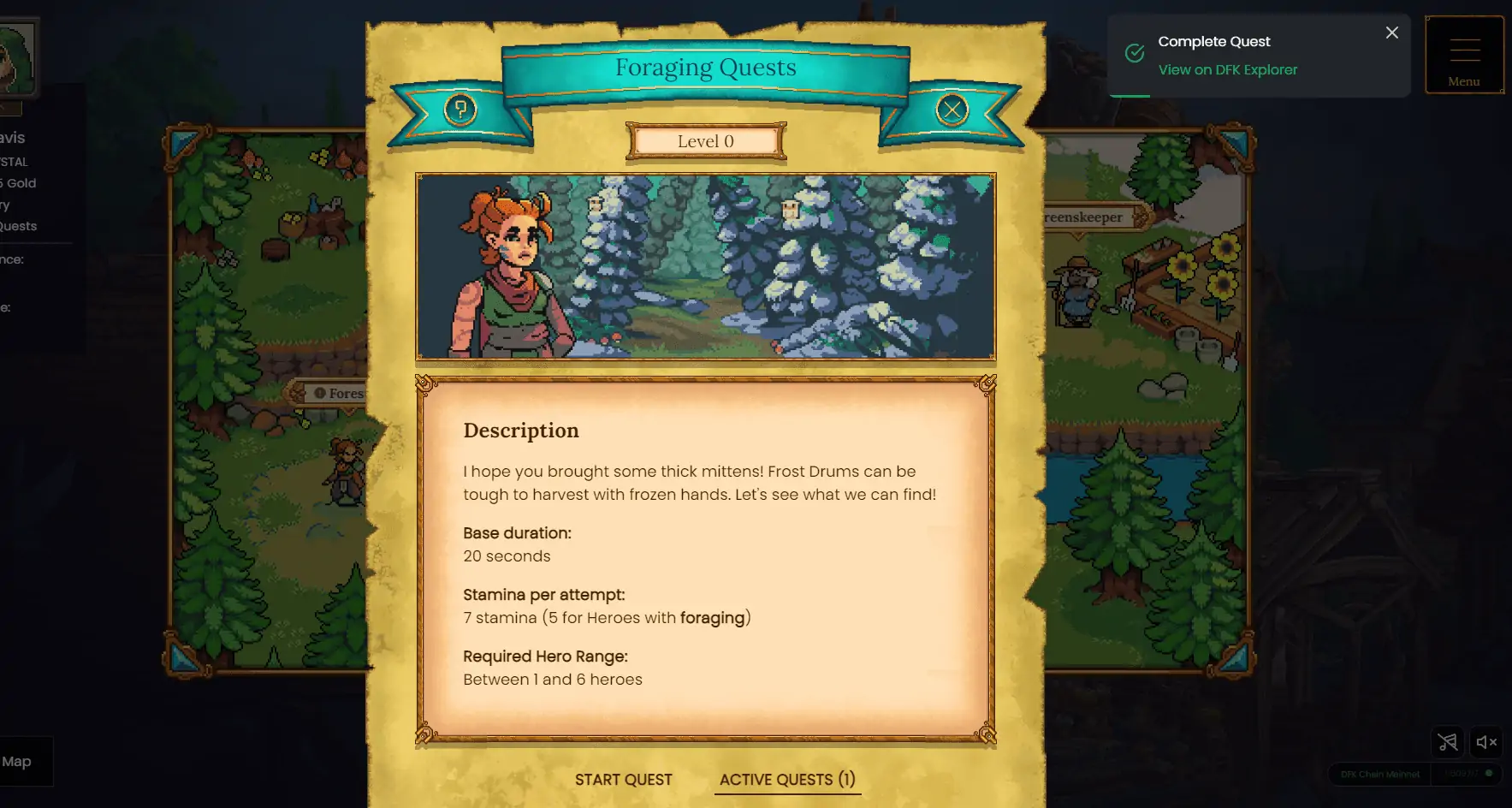Switch to the ACTIVE QUESTS (1) tab

coord(786,779)
